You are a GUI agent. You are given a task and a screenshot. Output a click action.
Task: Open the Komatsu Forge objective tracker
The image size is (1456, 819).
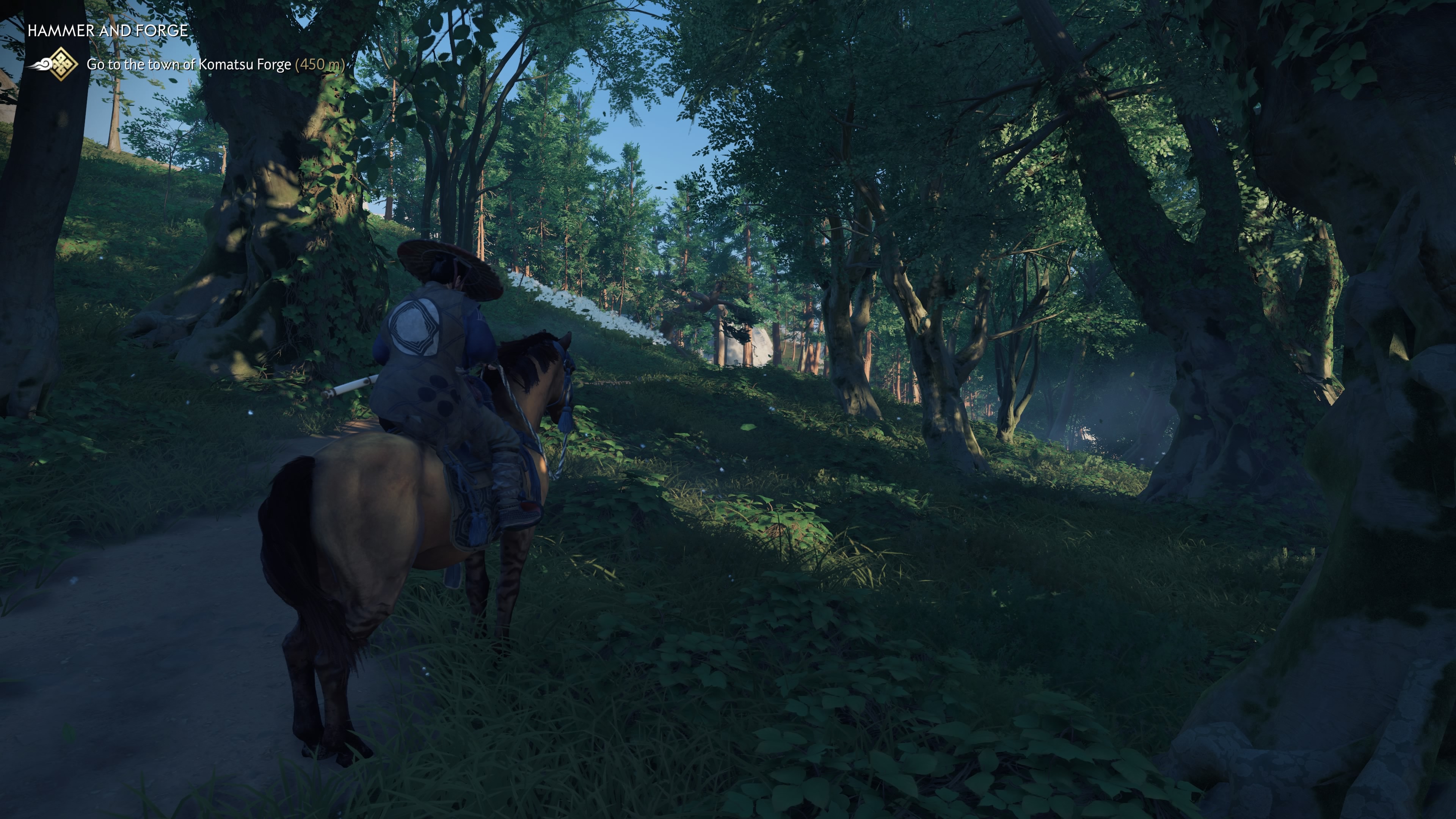(x=215, y=64)
